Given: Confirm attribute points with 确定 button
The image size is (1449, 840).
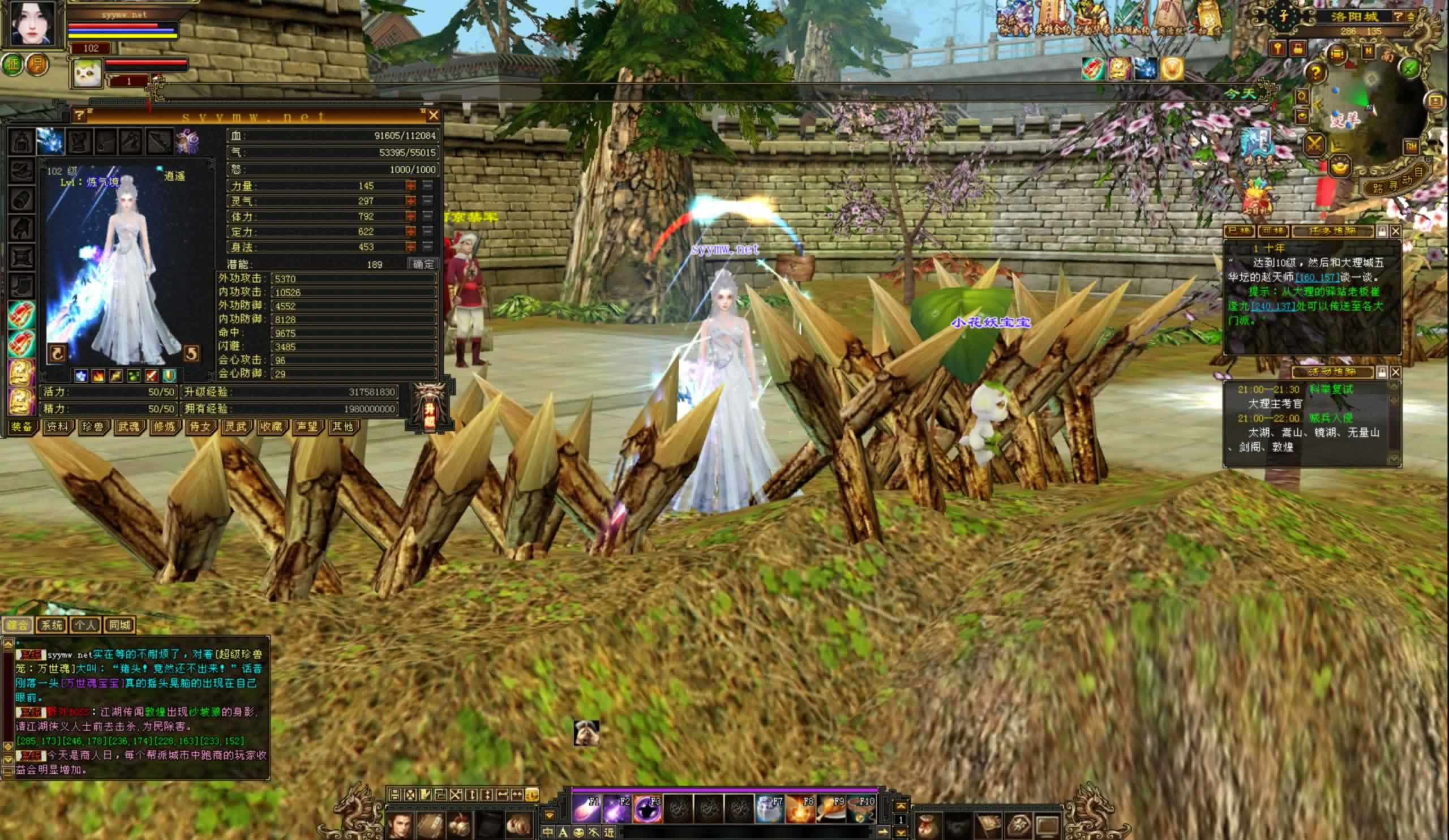Looking at the screenshot, I should (x=423, y=264).
